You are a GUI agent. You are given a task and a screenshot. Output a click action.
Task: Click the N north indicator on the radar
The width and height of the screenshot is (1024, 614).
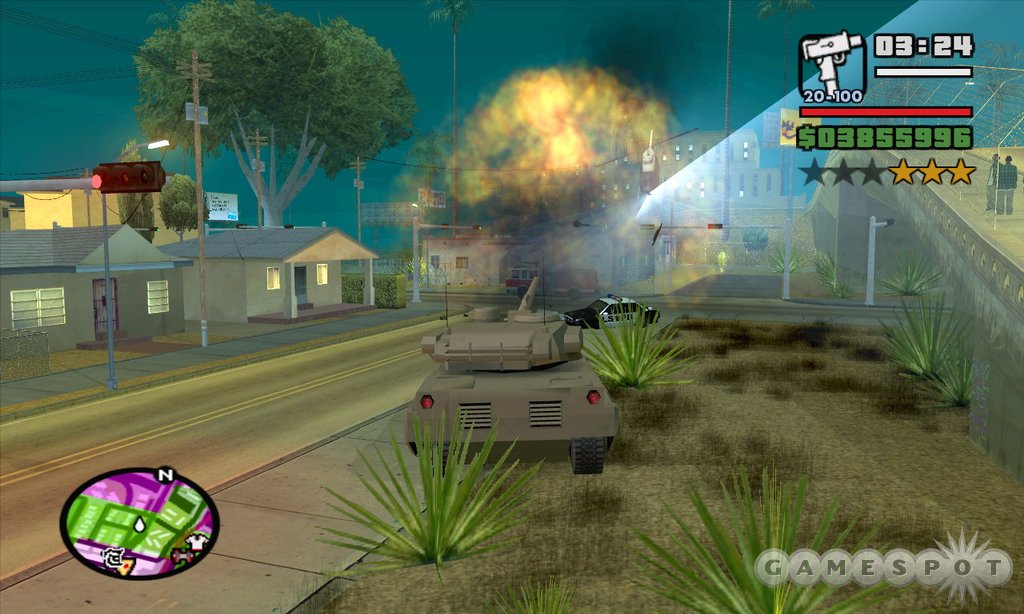point(166,475)
